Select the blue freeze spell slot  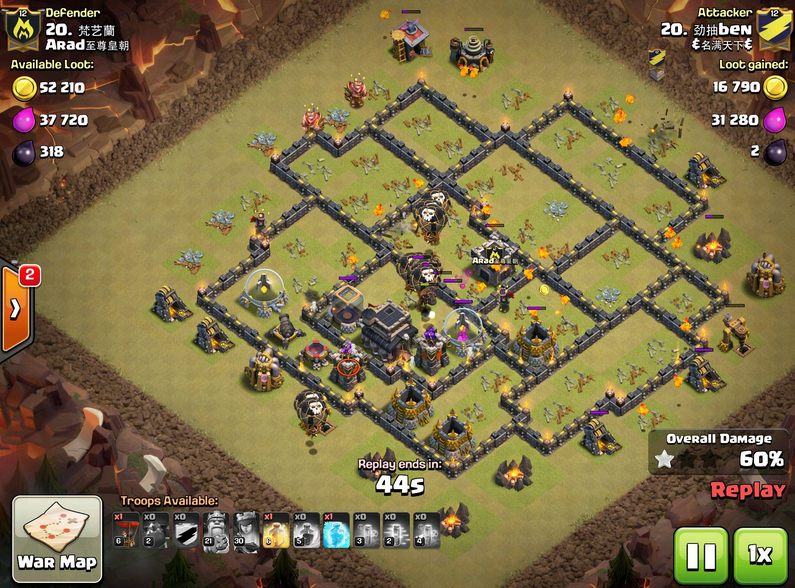click(x=336, y=530)
